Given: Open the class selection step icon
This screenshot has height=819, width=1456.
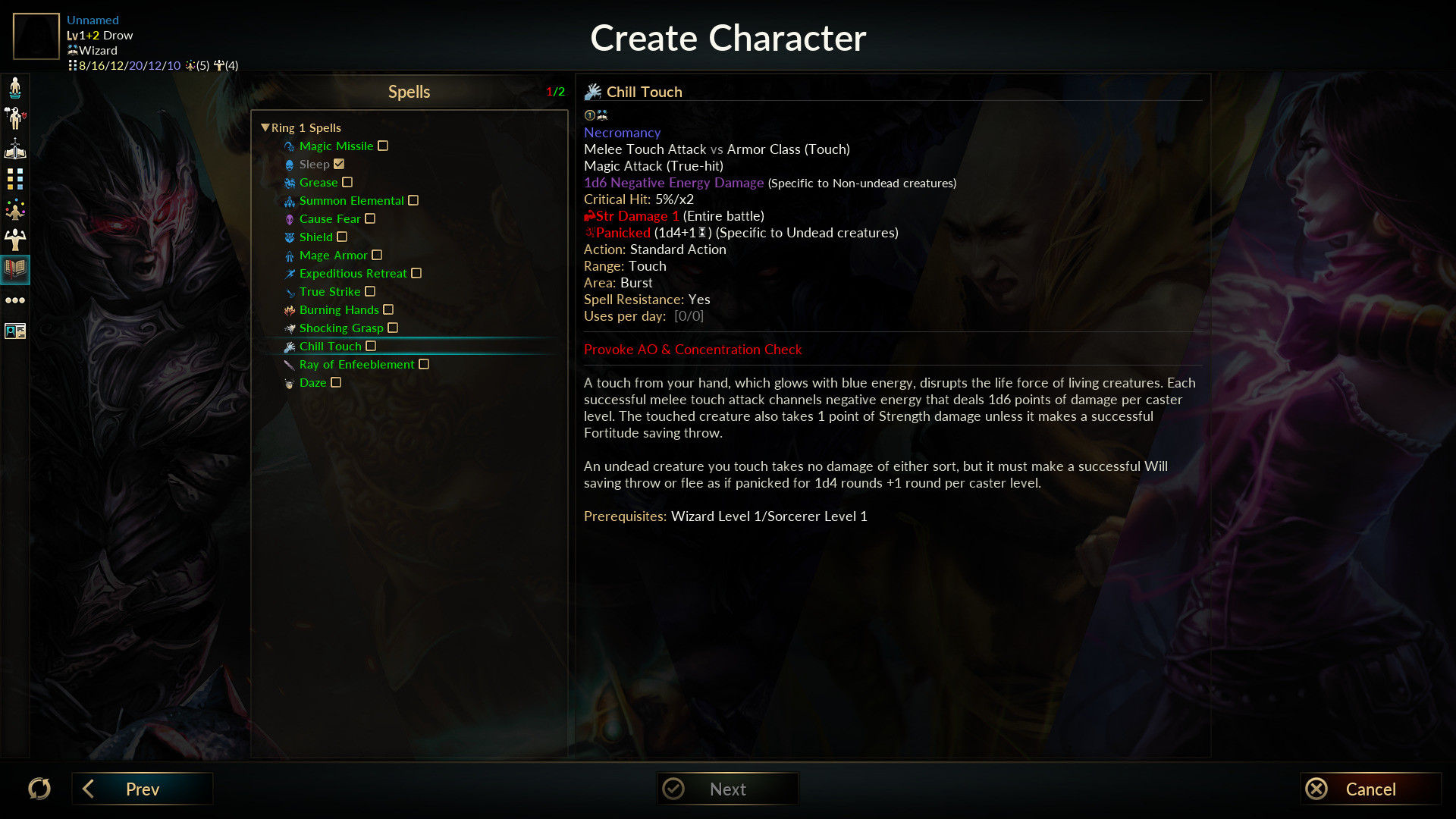Looking at the screenshot, I should [x=15, y=118].
